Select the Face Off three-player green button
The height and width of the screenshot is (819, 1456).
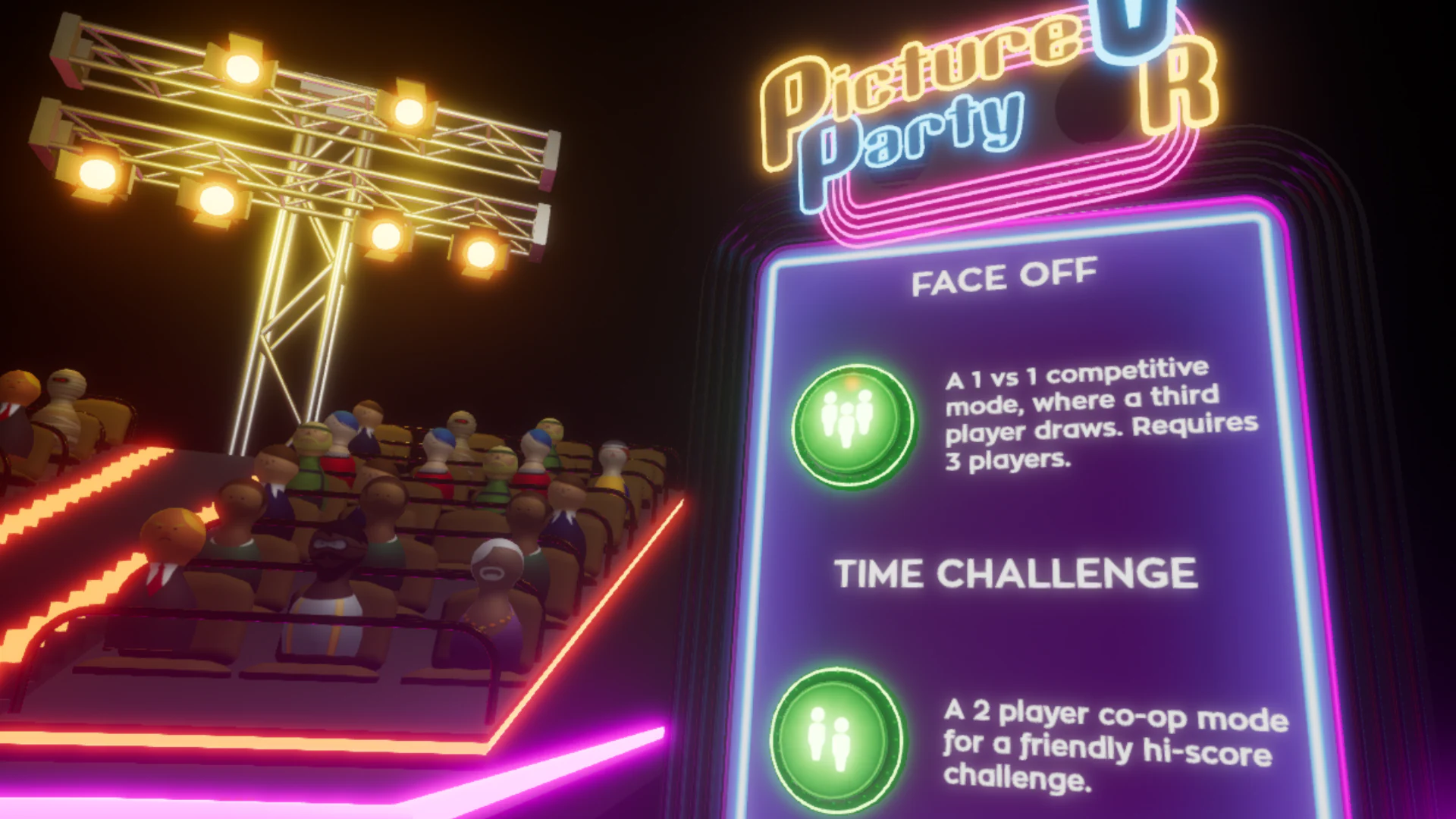tap(851, 423)
